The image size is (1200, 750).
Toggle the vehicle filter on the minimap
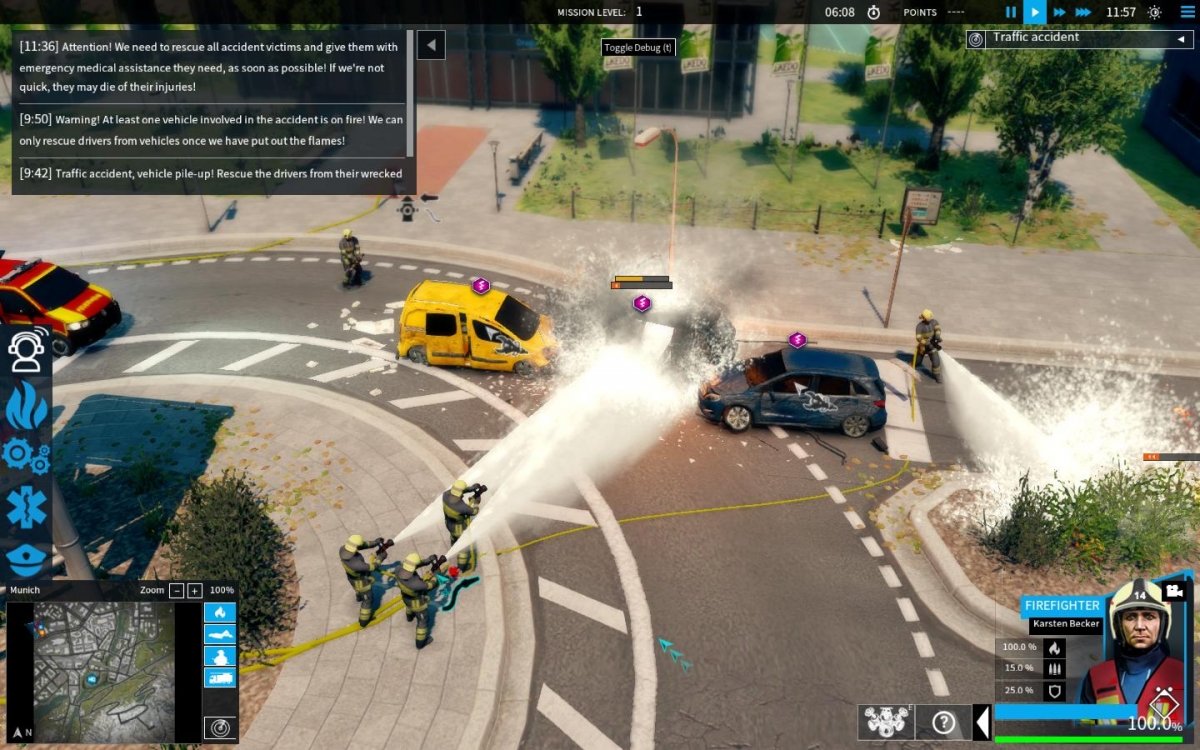pyautogui.click(x=220, y=678)
